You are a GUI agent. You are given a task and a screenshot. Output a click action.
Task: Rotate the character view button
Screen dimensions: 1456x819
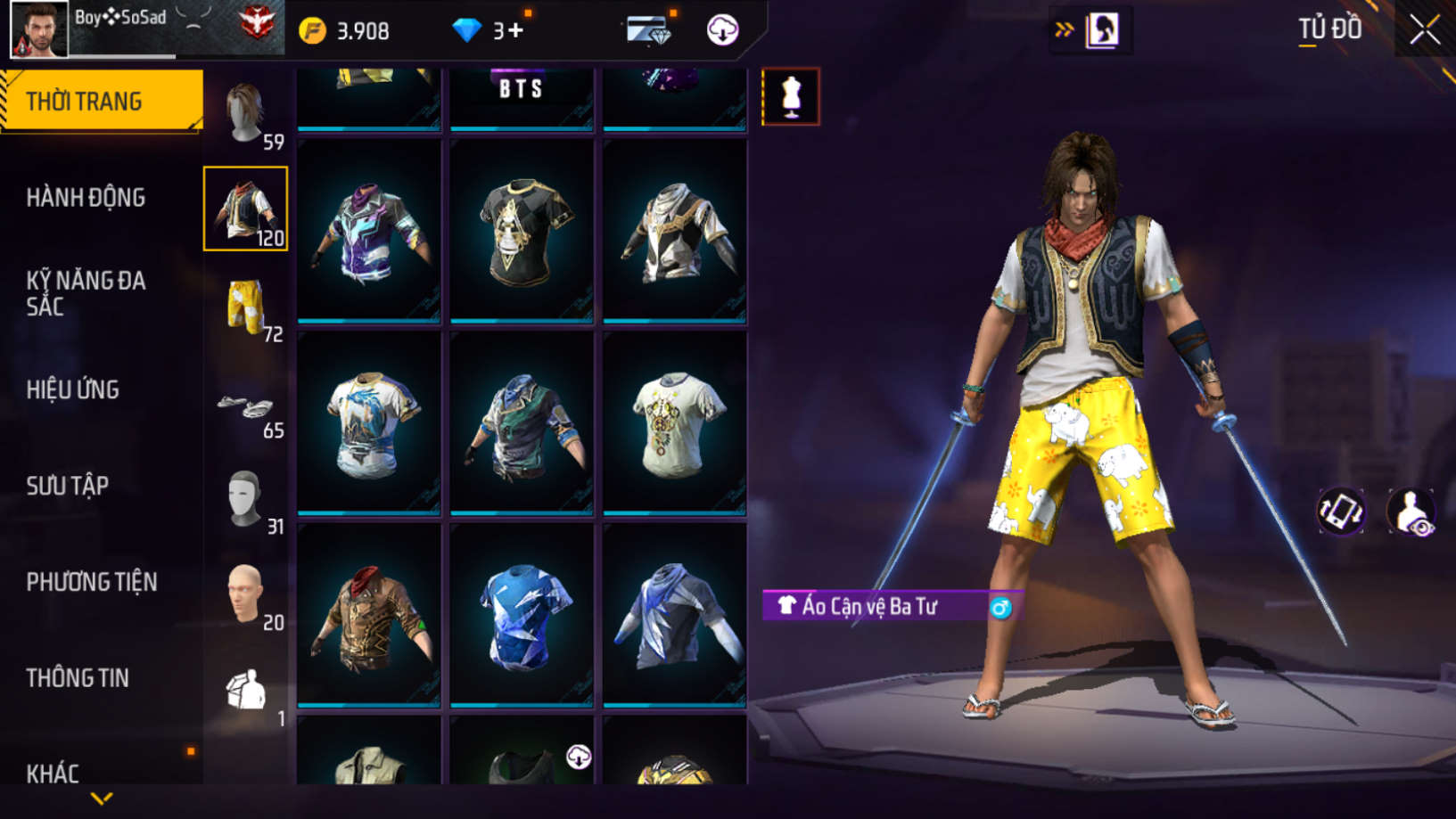point(1340,512)
